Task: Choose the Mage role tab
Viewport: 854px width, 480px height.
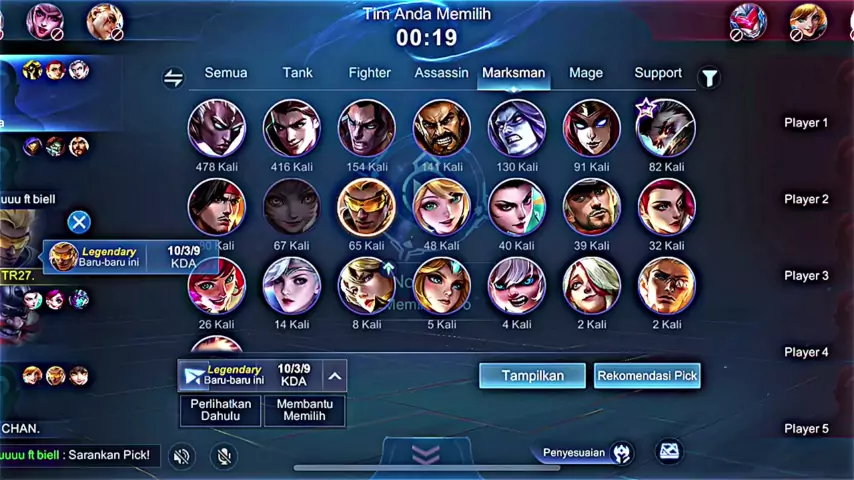Action: pyautogui.click(x=586, y=73)
